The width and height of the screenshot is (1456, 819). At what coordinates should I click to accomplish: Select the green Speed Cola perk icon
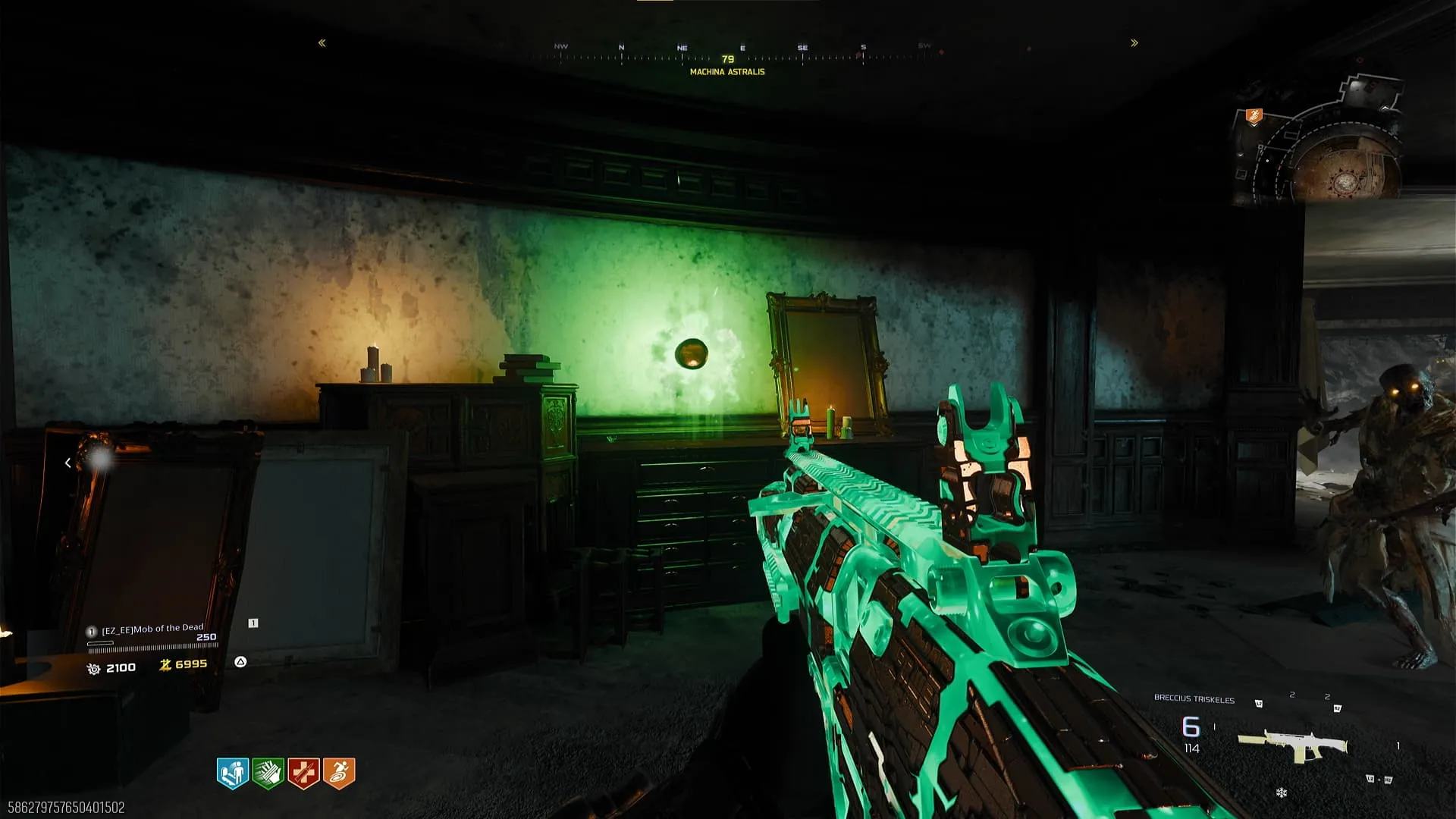coord(268,773)
